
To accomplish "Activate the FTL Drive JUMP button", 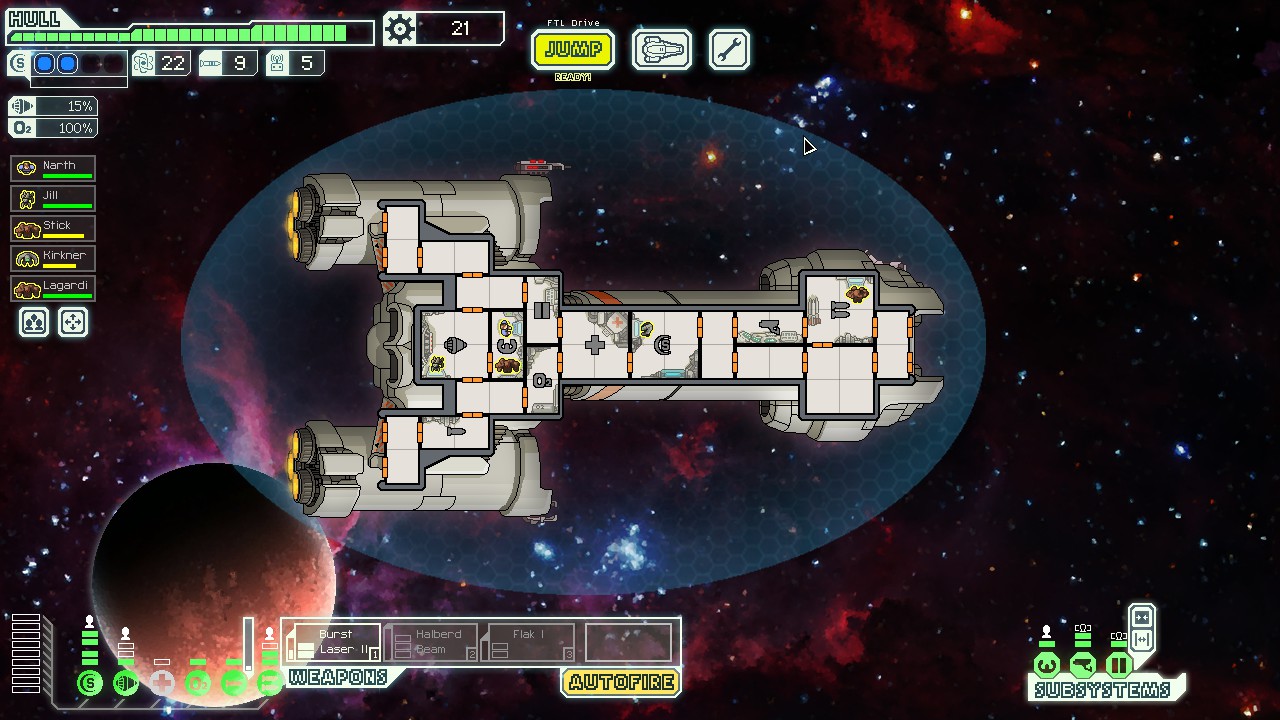I will (x=572, y=49).
